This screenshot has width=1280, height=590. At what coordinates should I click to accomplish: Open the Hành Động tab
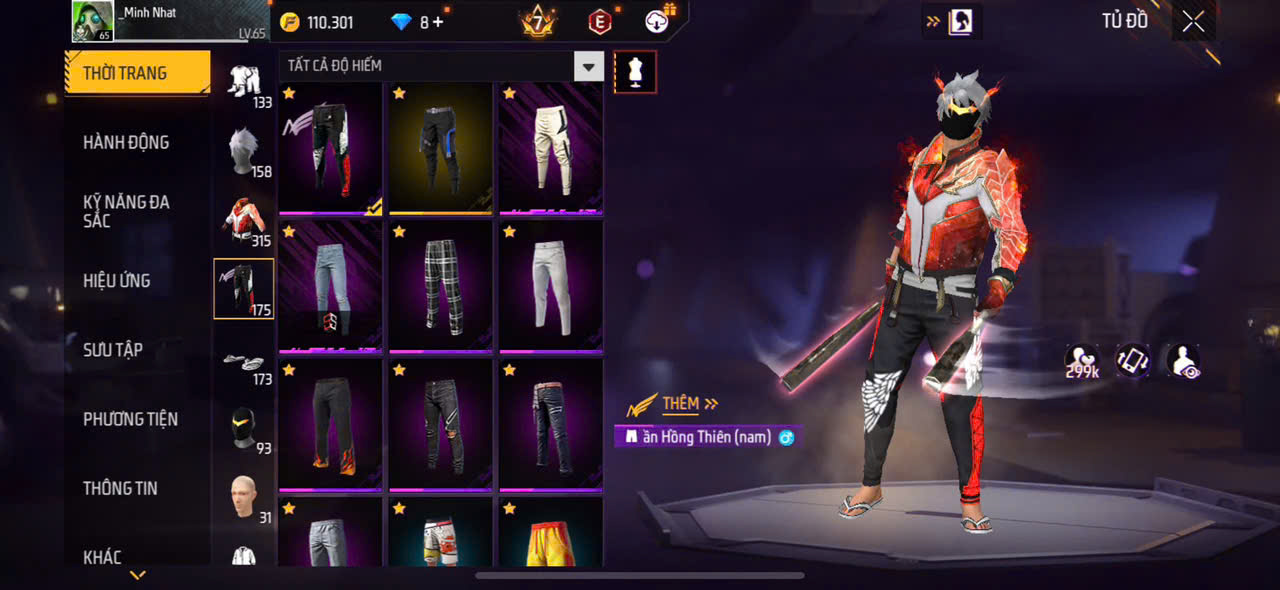126,142
